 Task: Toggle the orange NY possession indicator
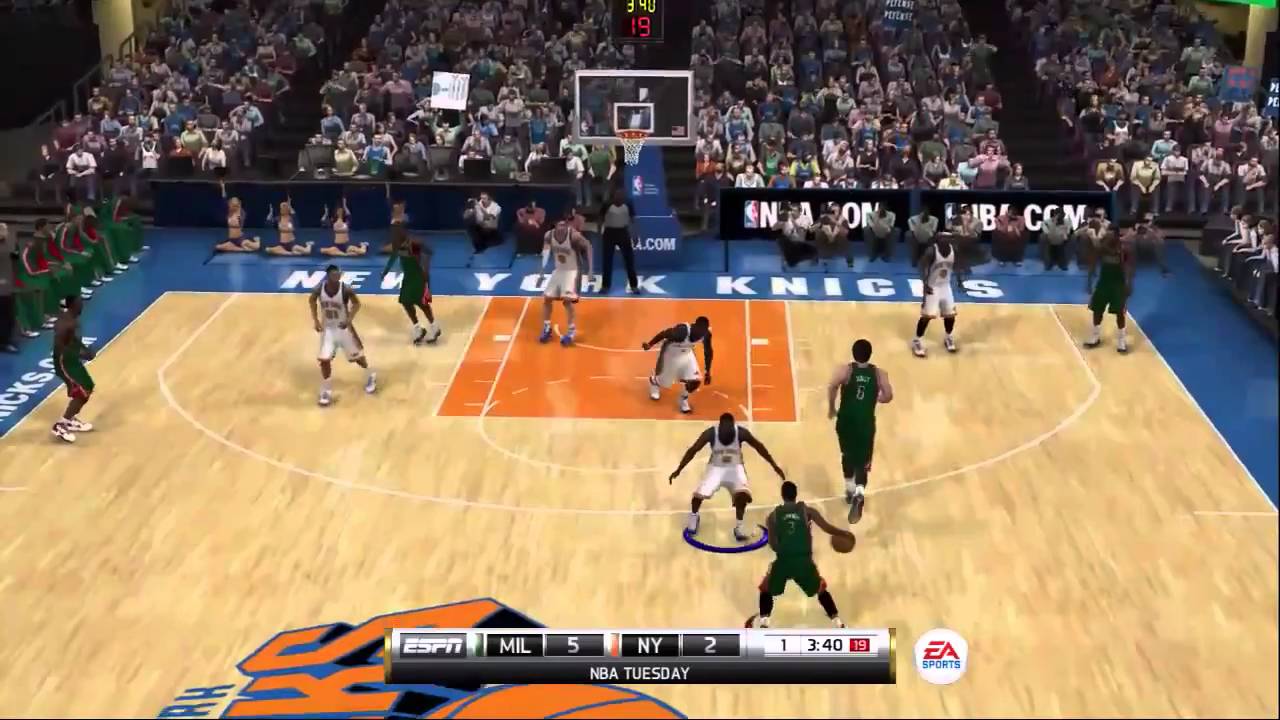[614, 645]
